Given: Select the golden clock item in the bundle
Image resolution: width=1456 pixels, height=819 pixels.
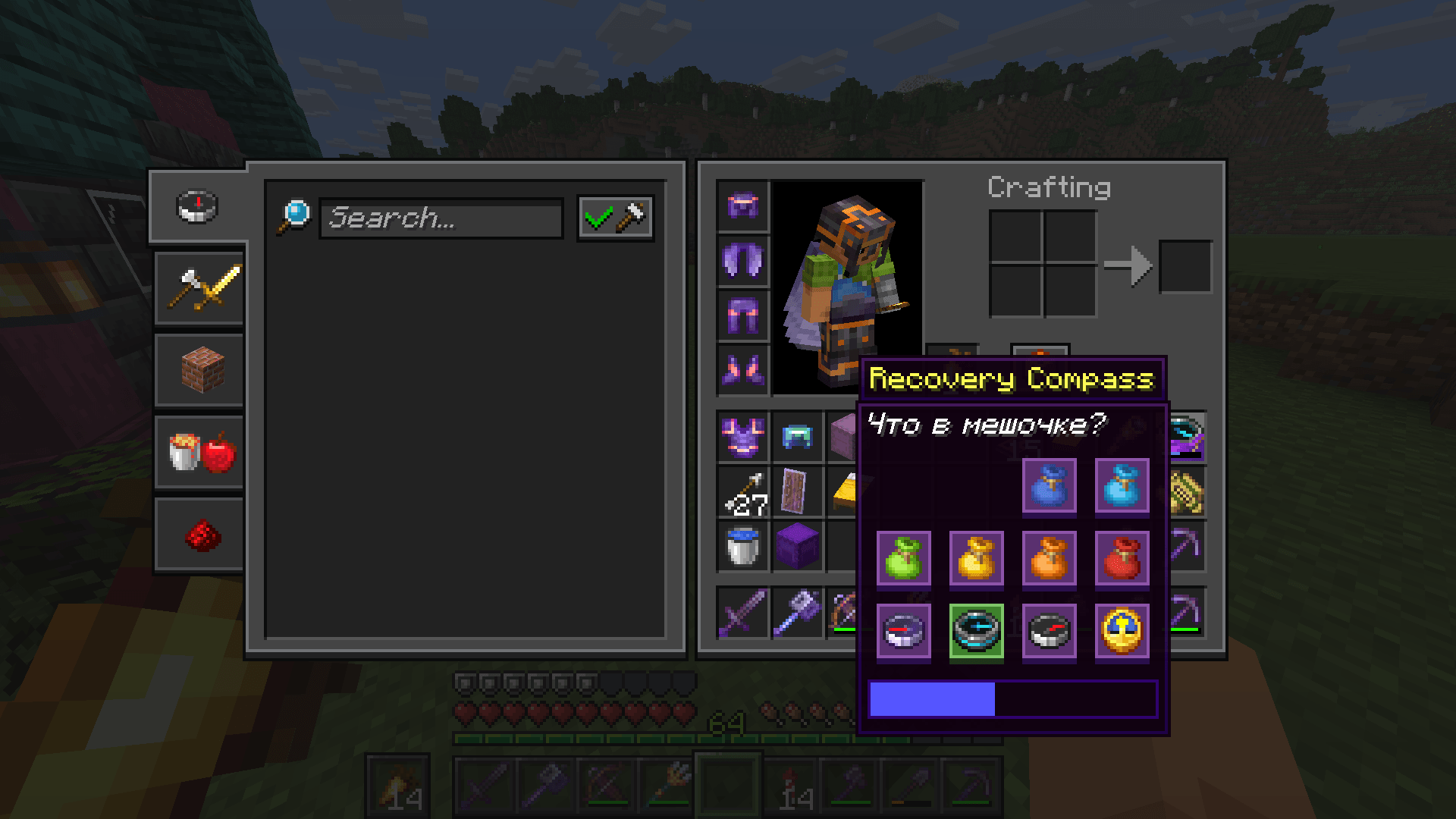Looking at the screenshot, I should click(x=1122, y=632).
